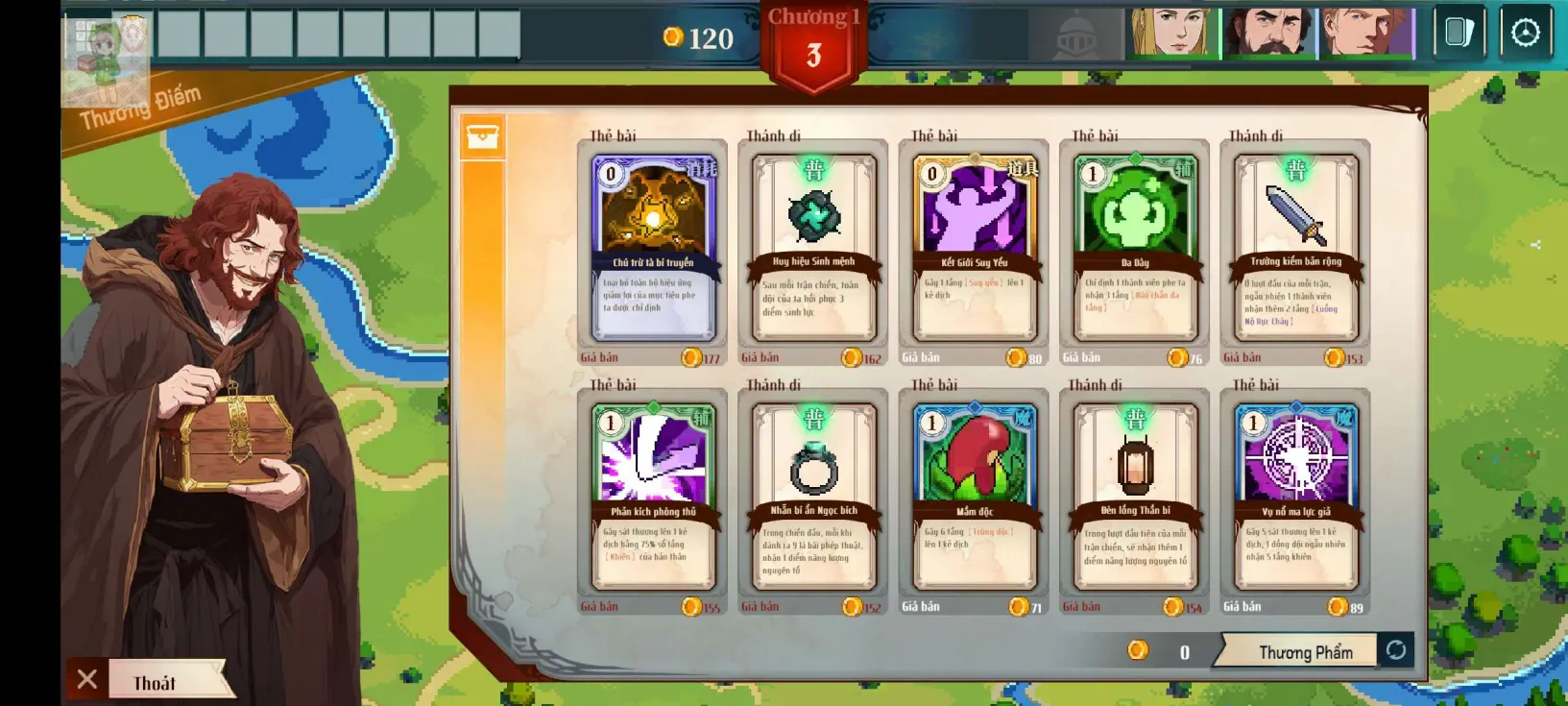
Task: Close the shop with the X button
Action: [x=87, y=679]
